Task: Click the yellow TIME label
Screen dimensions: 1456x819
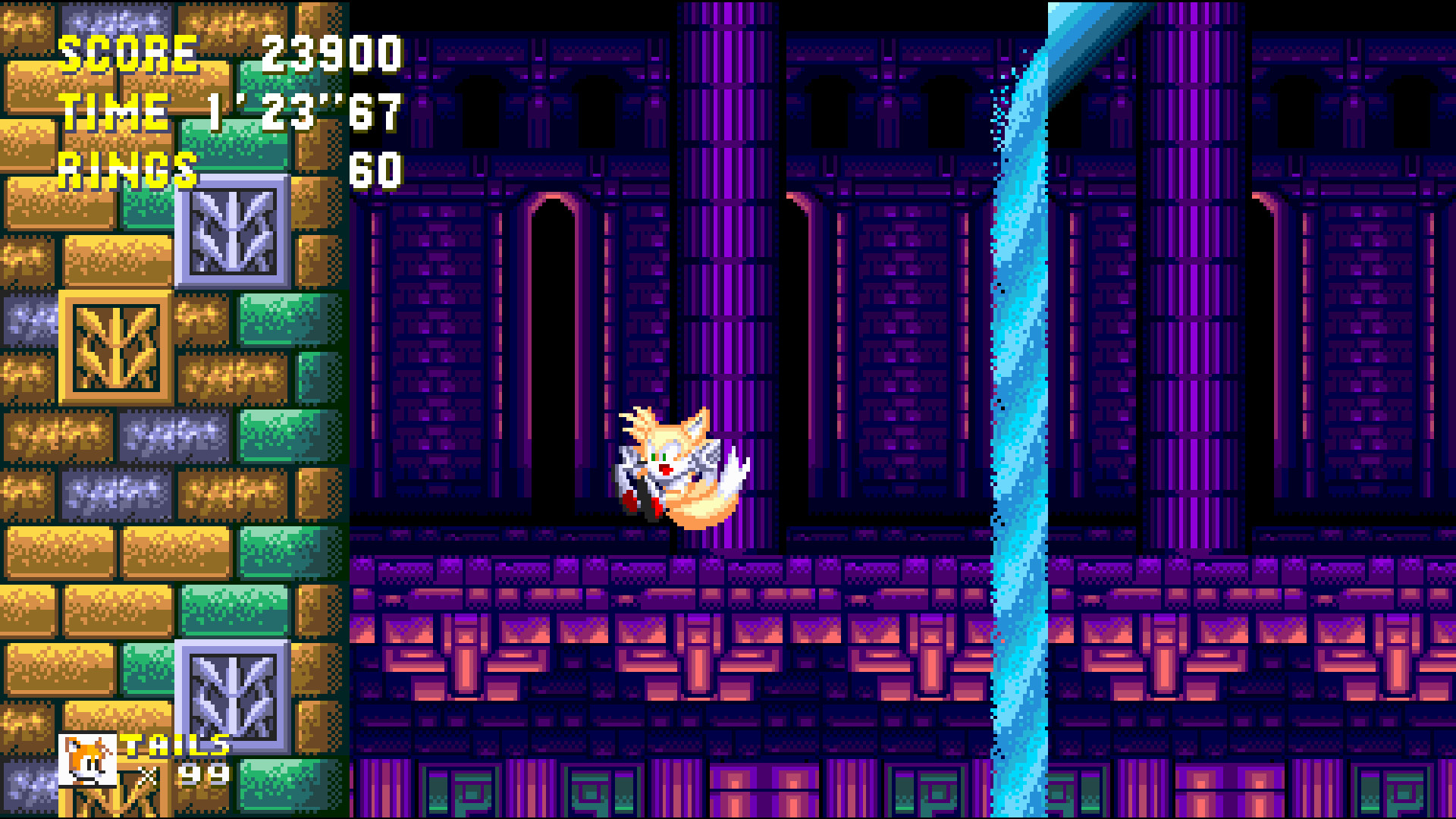Action: pyautogui.click(x=114, y=111)
